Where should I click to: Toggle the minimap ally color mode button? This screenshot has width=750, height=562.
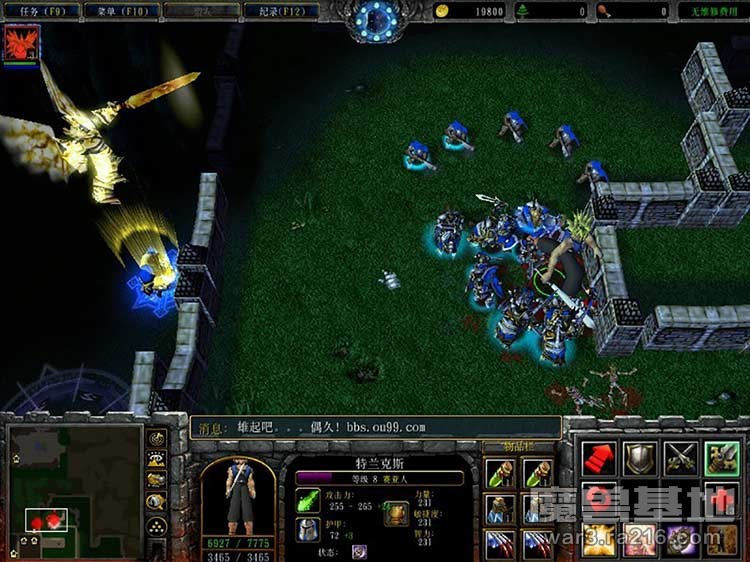point(157,480)
